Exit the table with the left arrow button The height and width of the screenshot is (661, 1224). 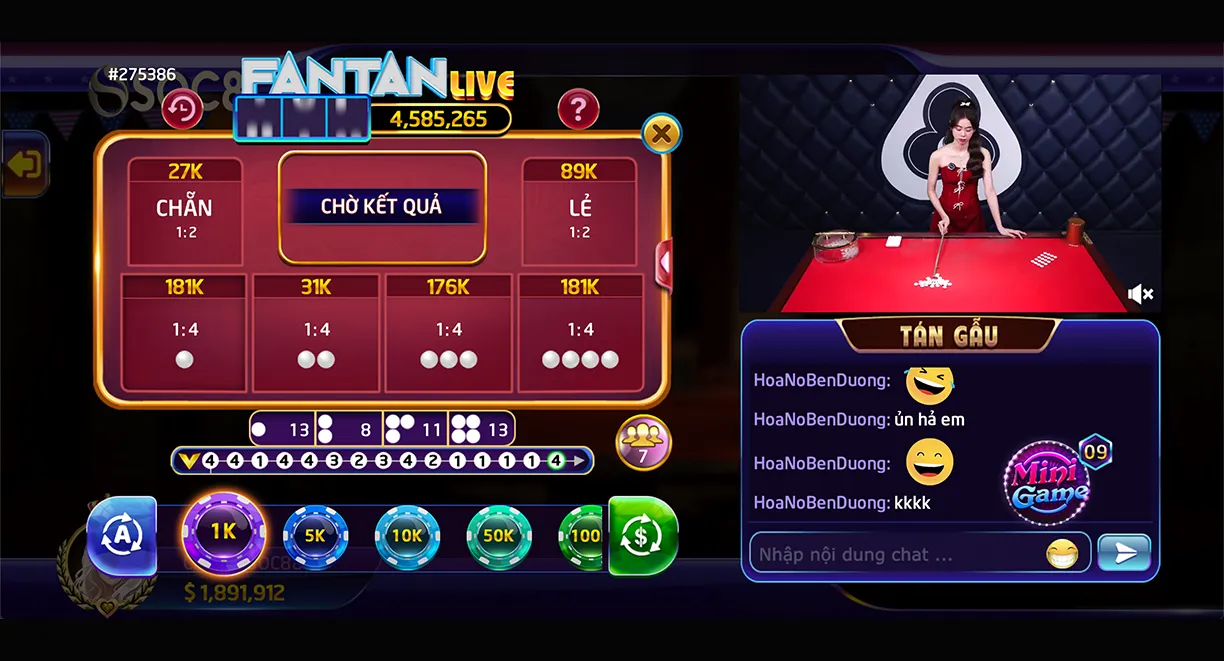coord(24,164)
